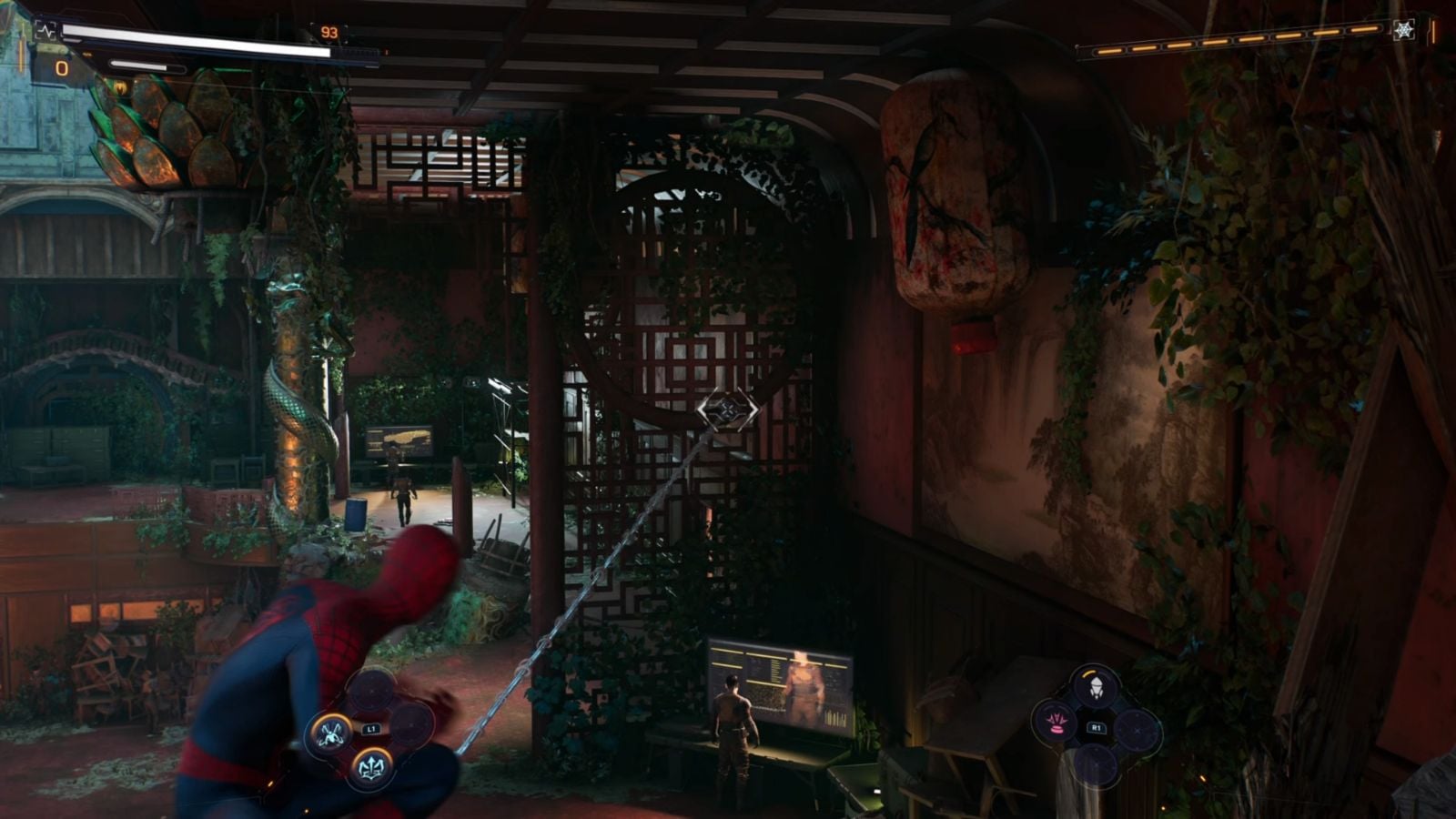This screenshot has height=819, width=1456.
Task: Select the Web Grabber trident gadget icon
Action: pos(372,766)
